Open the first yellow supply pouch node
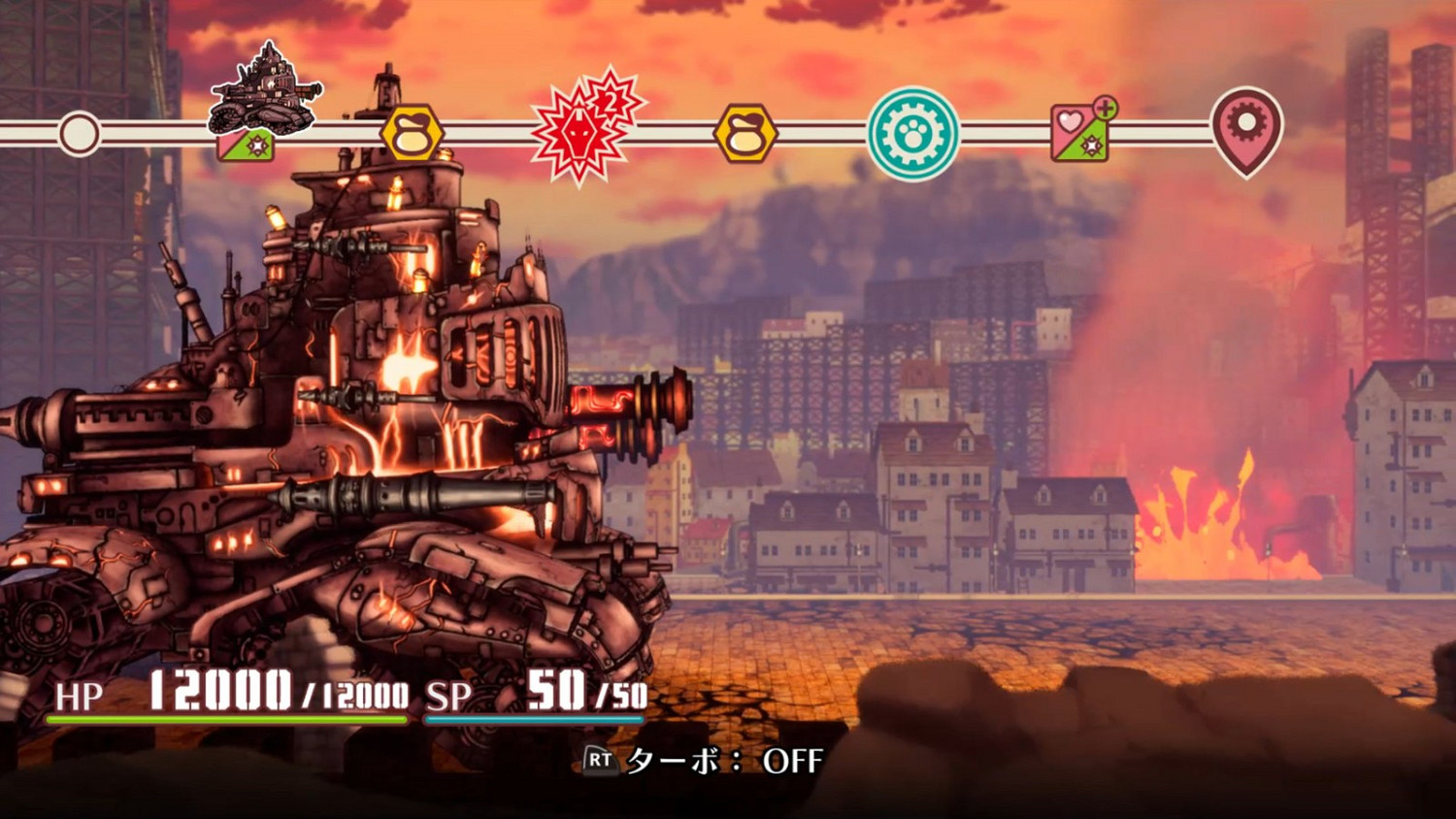Viewport: 1456px width, 819px height. 412,132
